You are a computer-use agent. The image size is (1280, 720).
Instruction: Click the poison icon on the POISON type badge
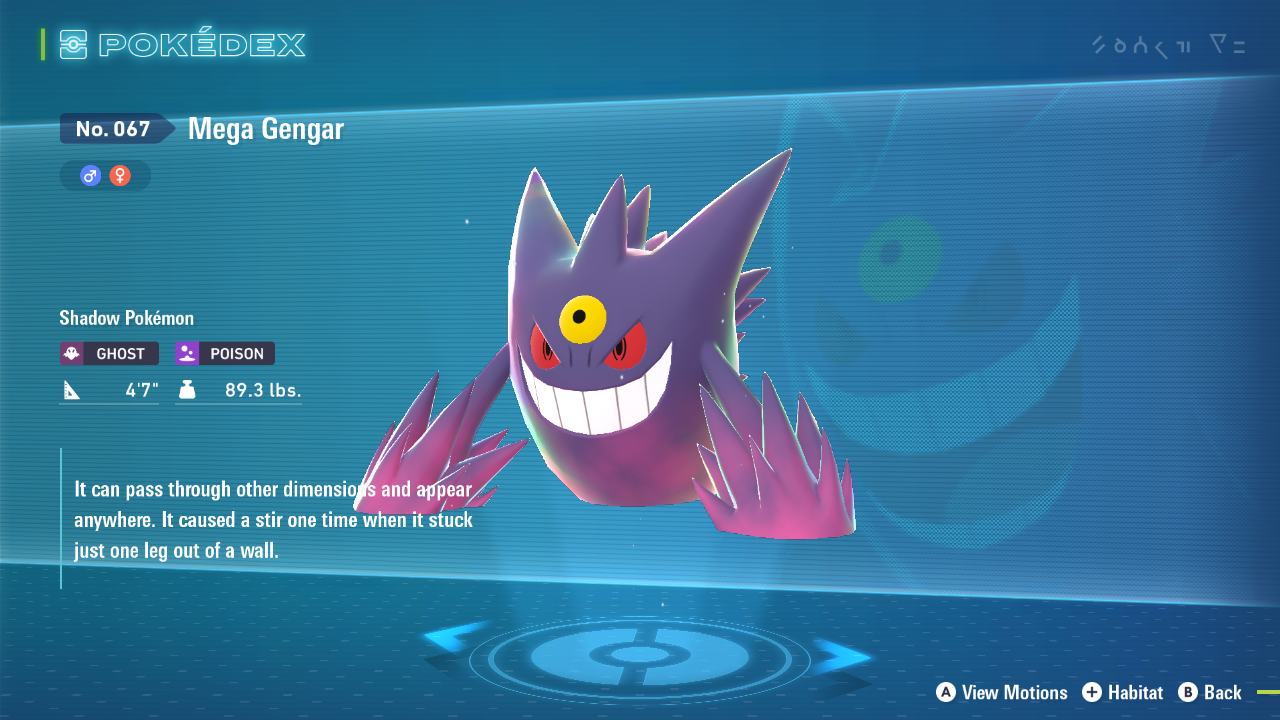click(x=186, y=353)
